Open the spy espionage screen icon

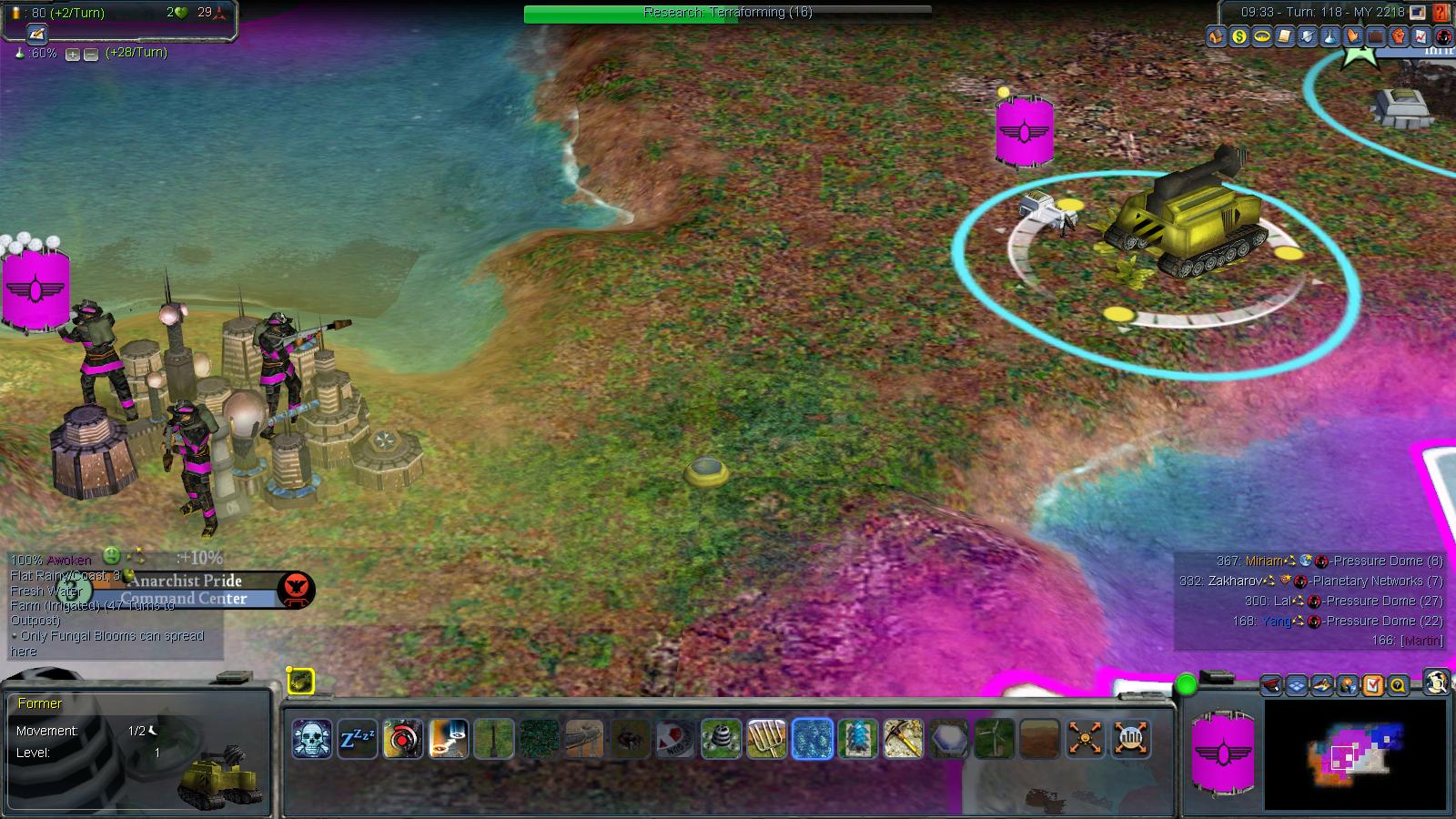1443,36
